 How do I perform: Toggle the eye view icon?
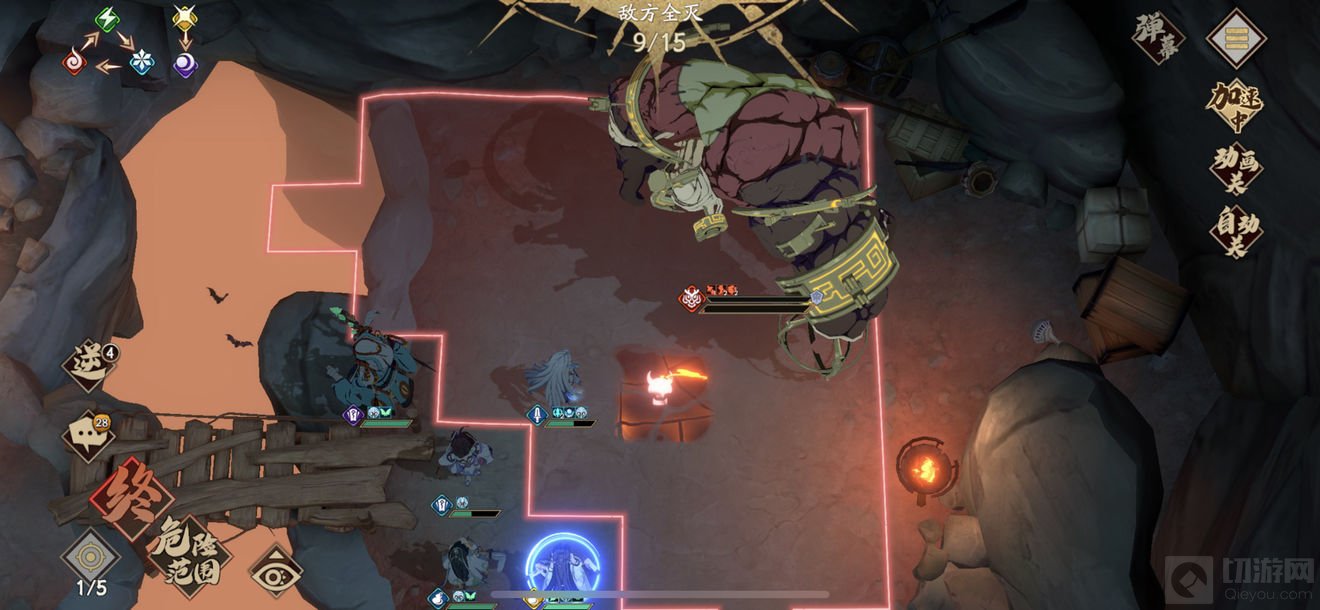(276, 571)
